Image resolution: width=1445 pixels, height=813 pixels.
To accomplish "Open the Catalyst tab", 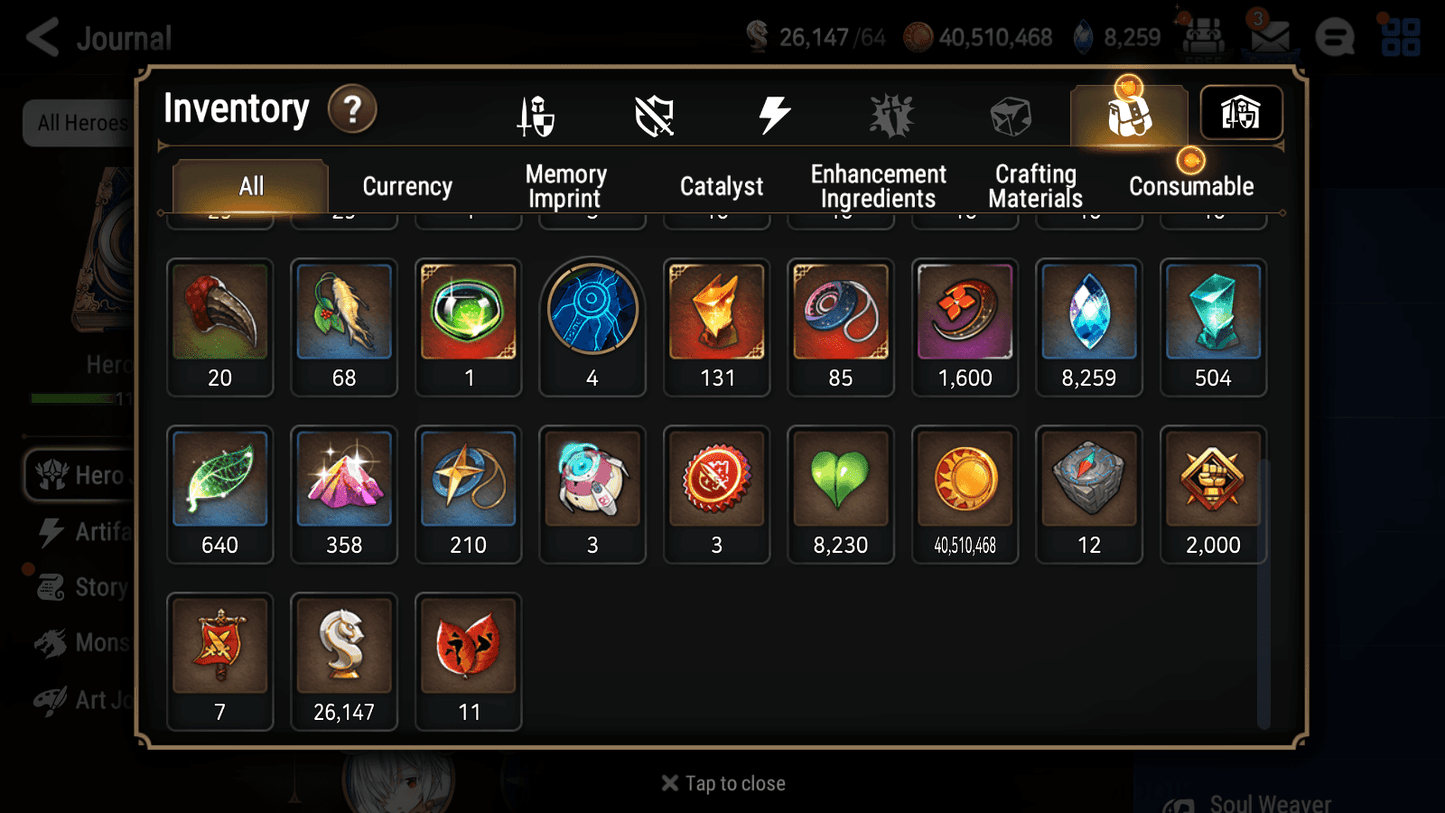I will pos(722,185).
